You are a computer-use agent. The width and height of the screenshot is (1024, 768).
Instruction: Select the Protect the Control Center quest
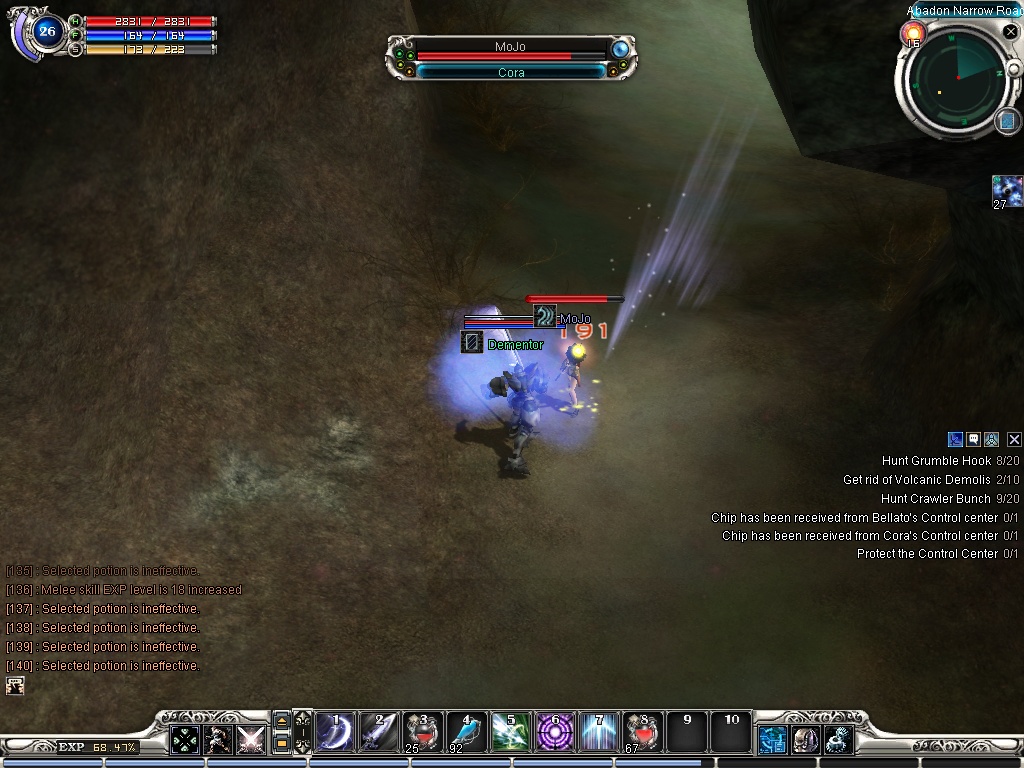pos(927,554)
